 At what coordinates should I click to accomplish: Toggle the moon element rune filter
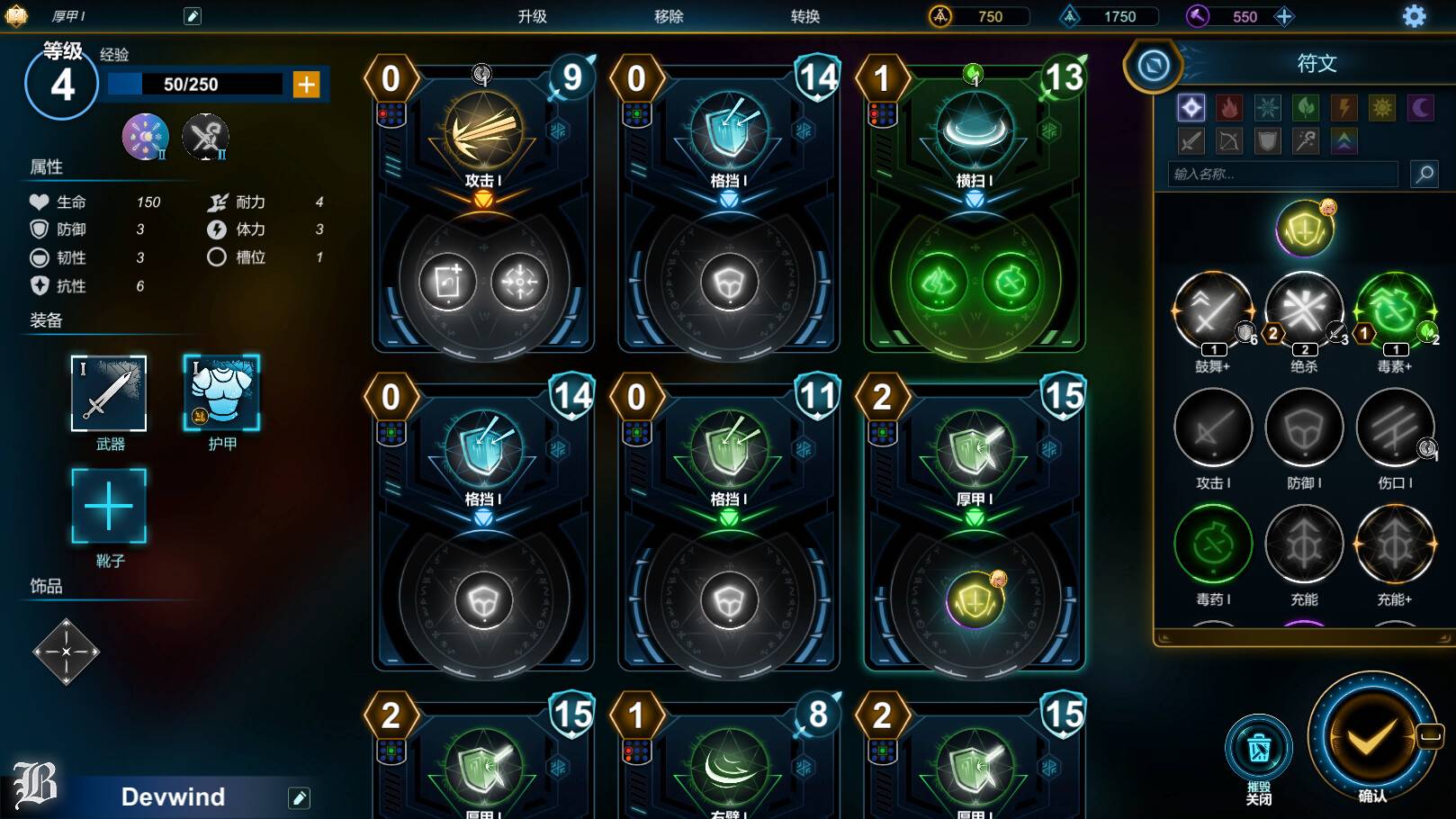1420,107
